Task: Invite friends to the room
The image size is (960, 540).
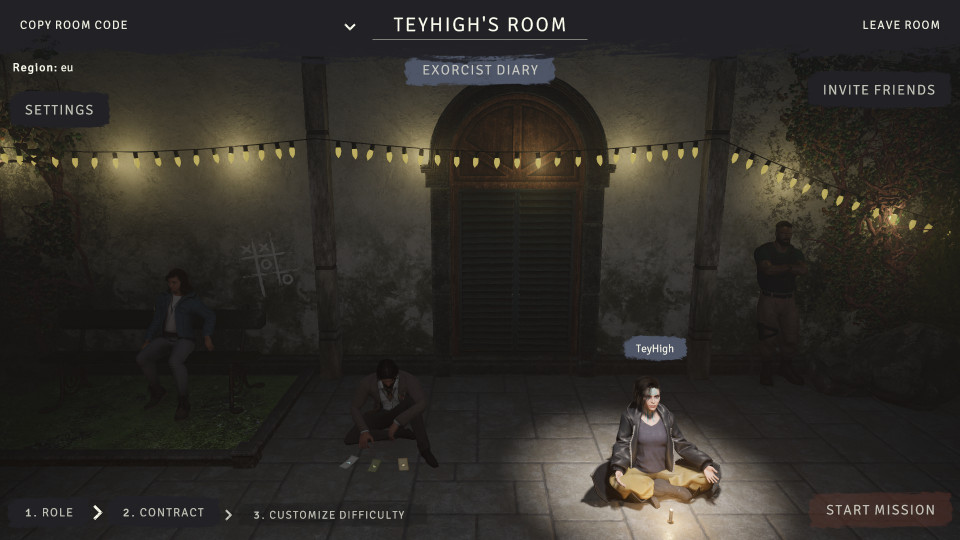Action: 879,90
